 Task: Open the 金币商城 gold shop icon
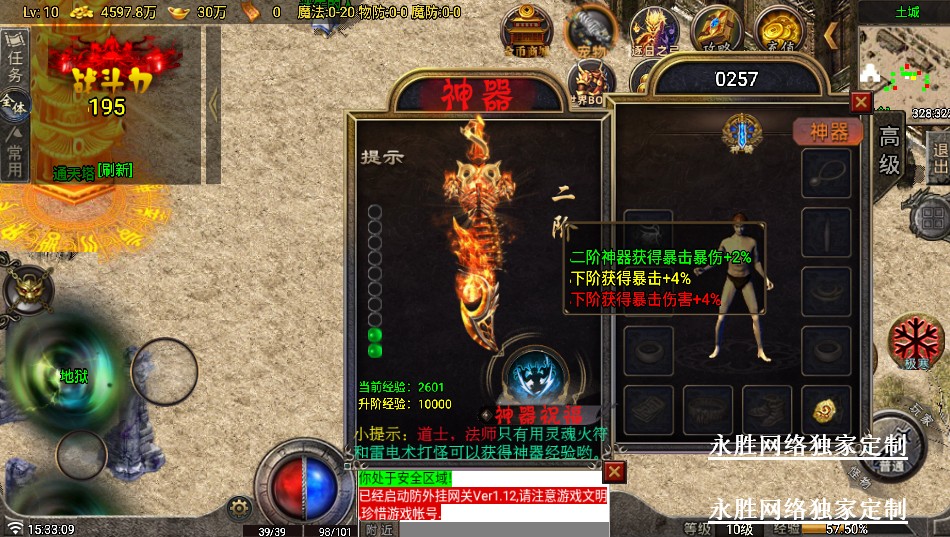pyautogui.click(x=525, y=30)
